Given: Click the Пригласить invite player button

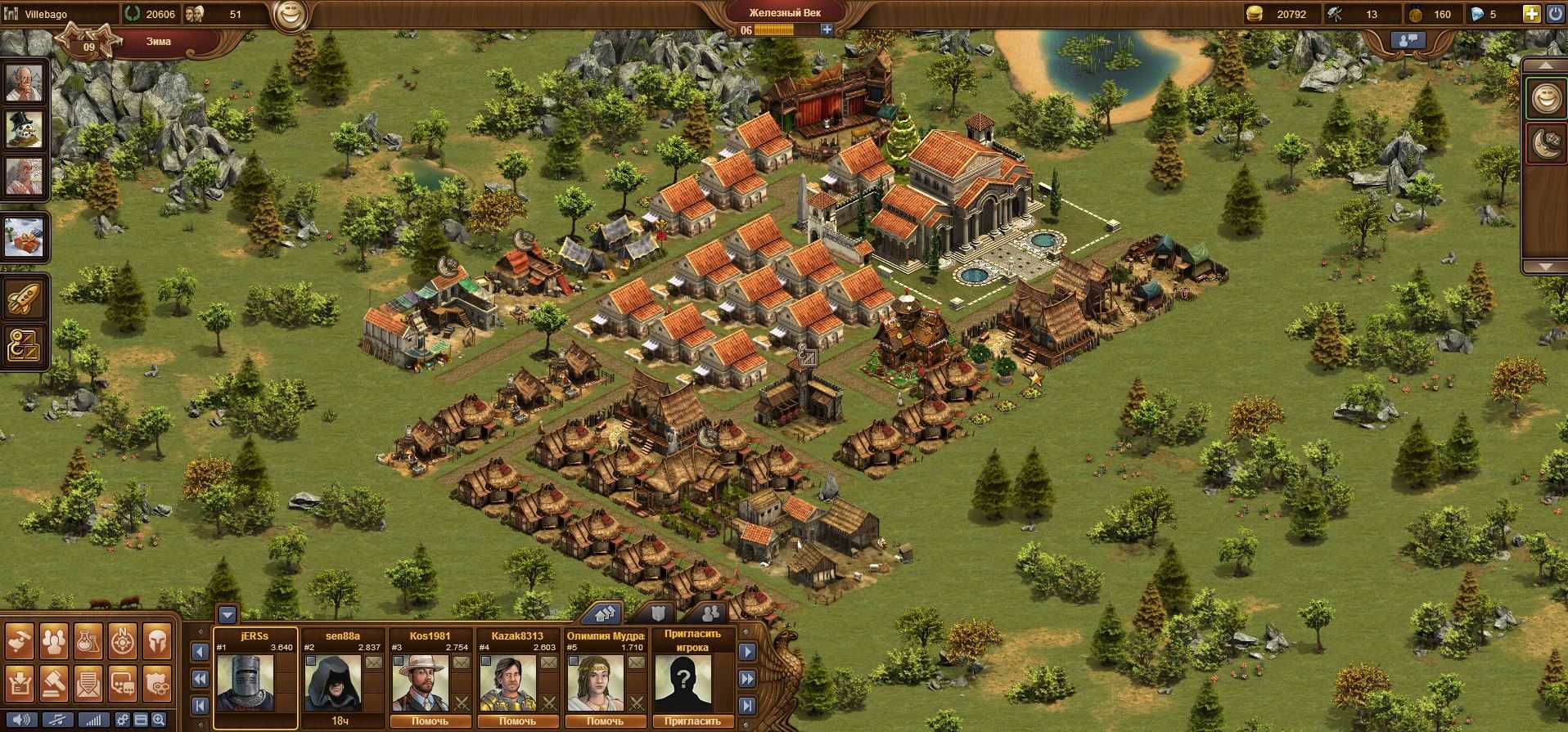Looking at the screenshot, I should 692,721.
